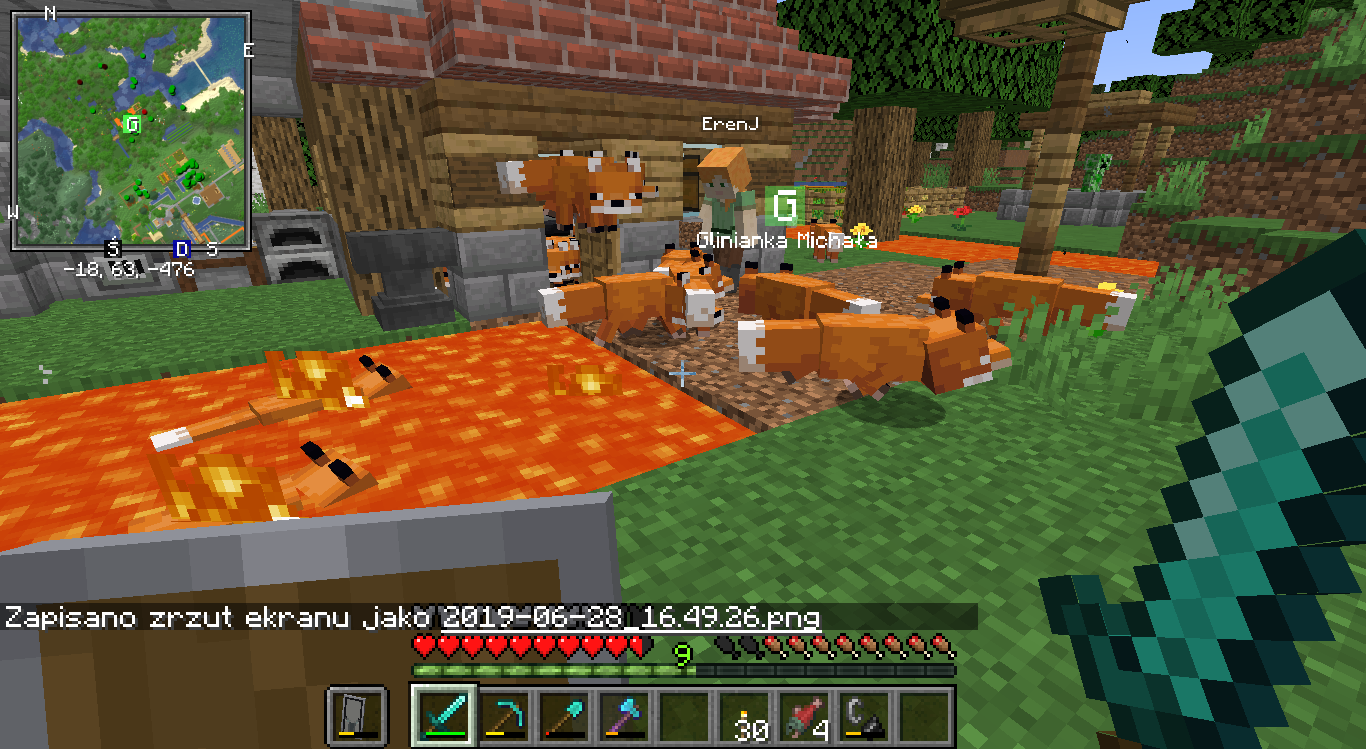Click the blue D marker below the minimap
Viewport: 1366px width, 749px height.
click(182, 249)
